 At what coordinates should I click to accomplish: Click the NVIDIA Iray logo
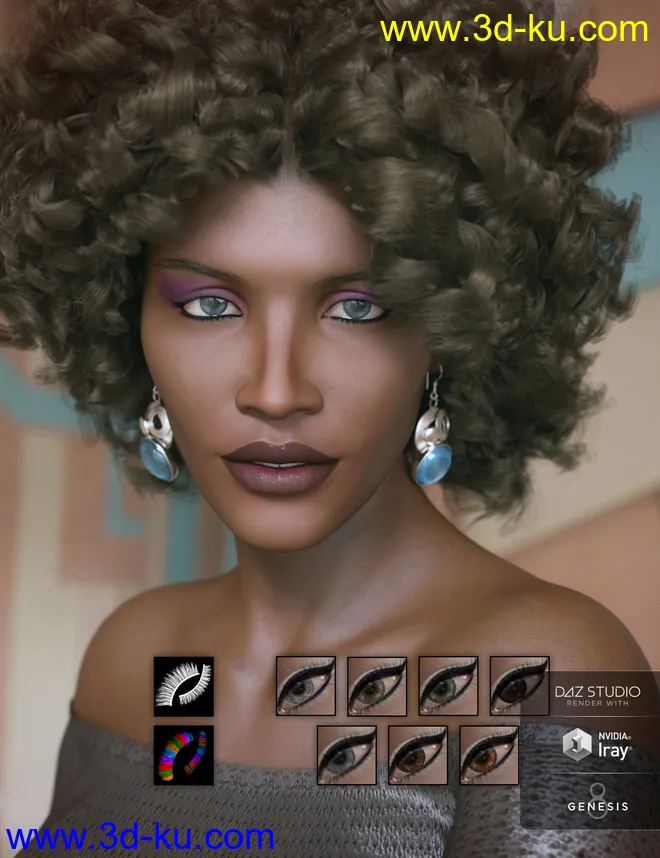(x=598, y=745)
